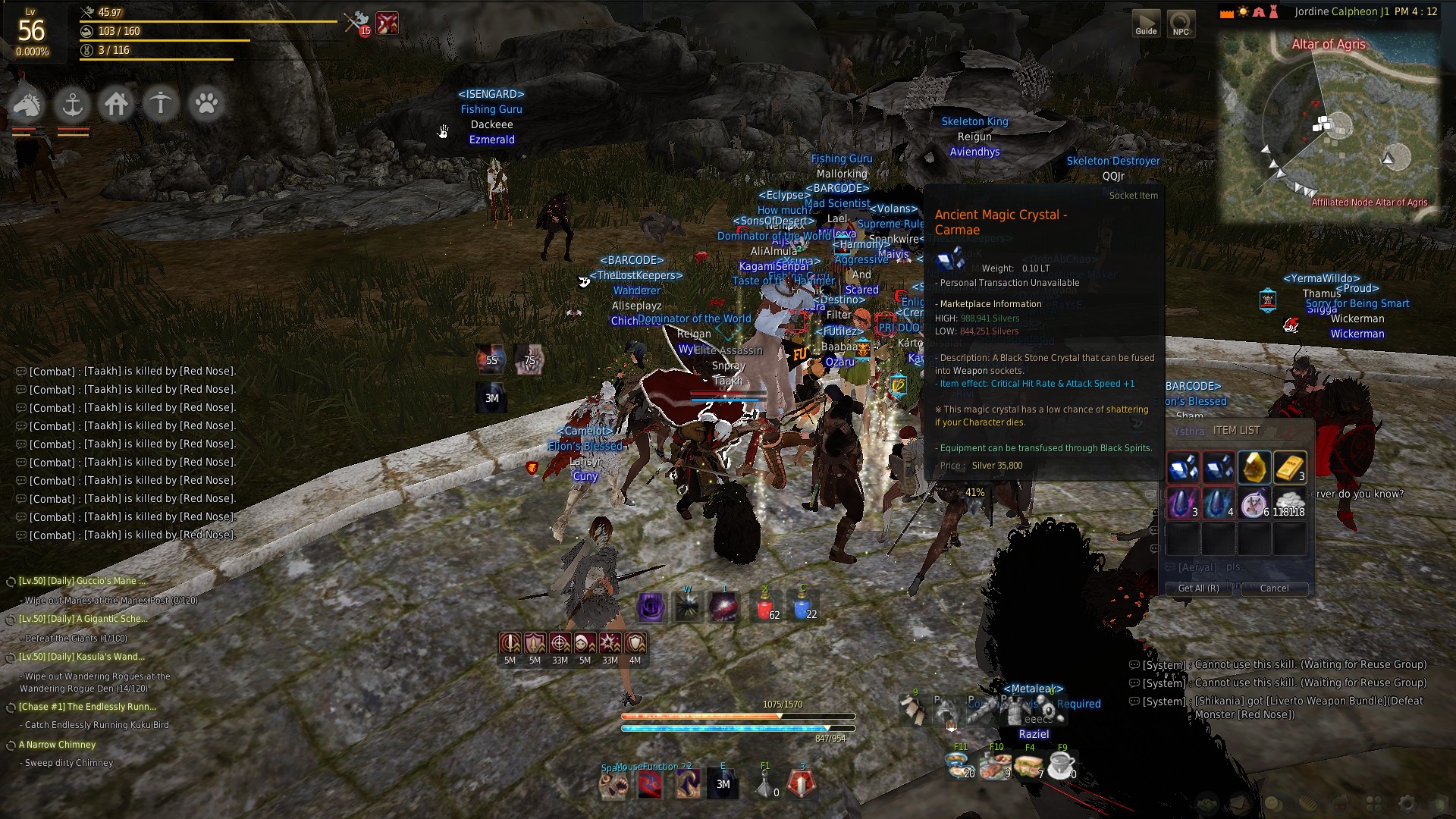Select the A Narrow Chimney quest

[x=58, y=745]
